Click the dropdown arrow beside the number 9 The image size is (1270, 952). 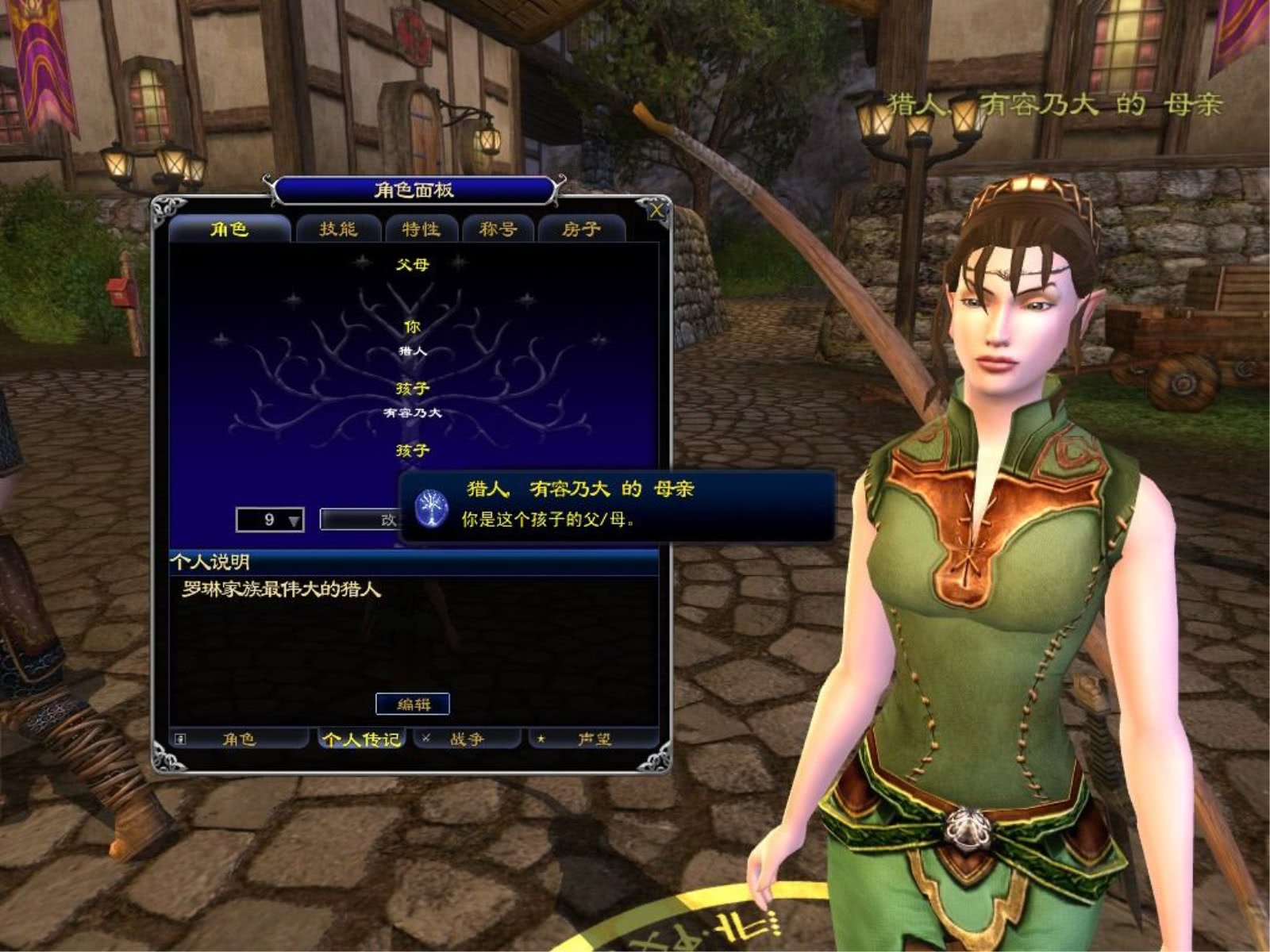pyautogui.click(x=292, y=520)
